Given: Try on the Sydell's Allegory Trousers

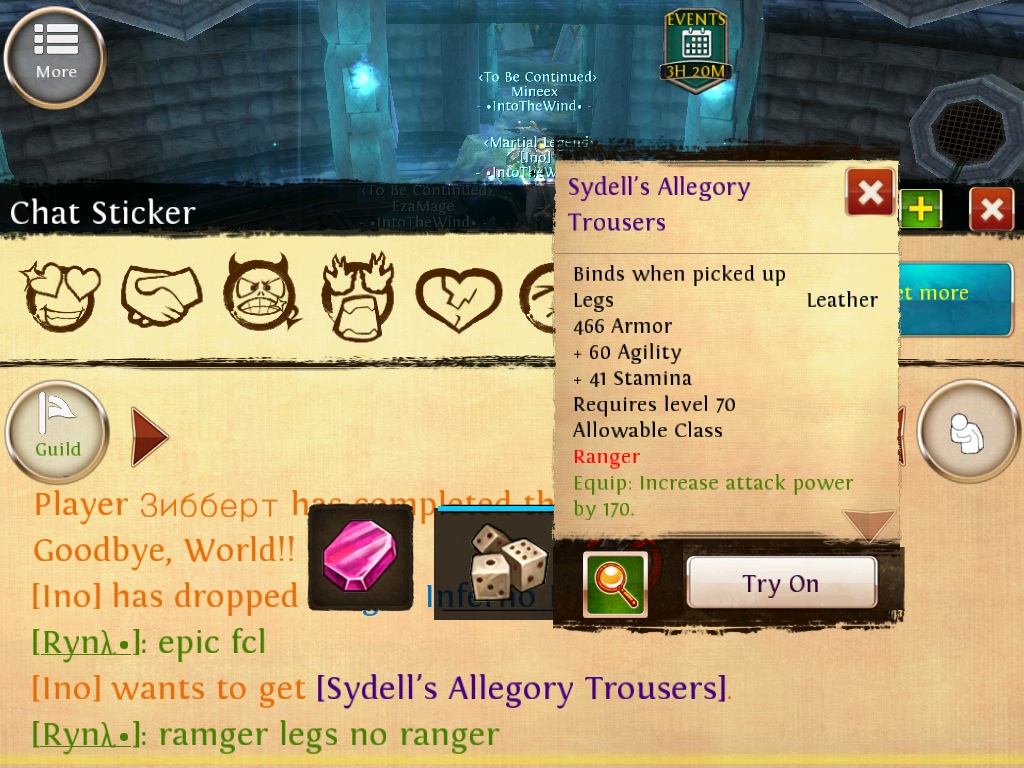Looking at the screenshot, I should 780,584.
